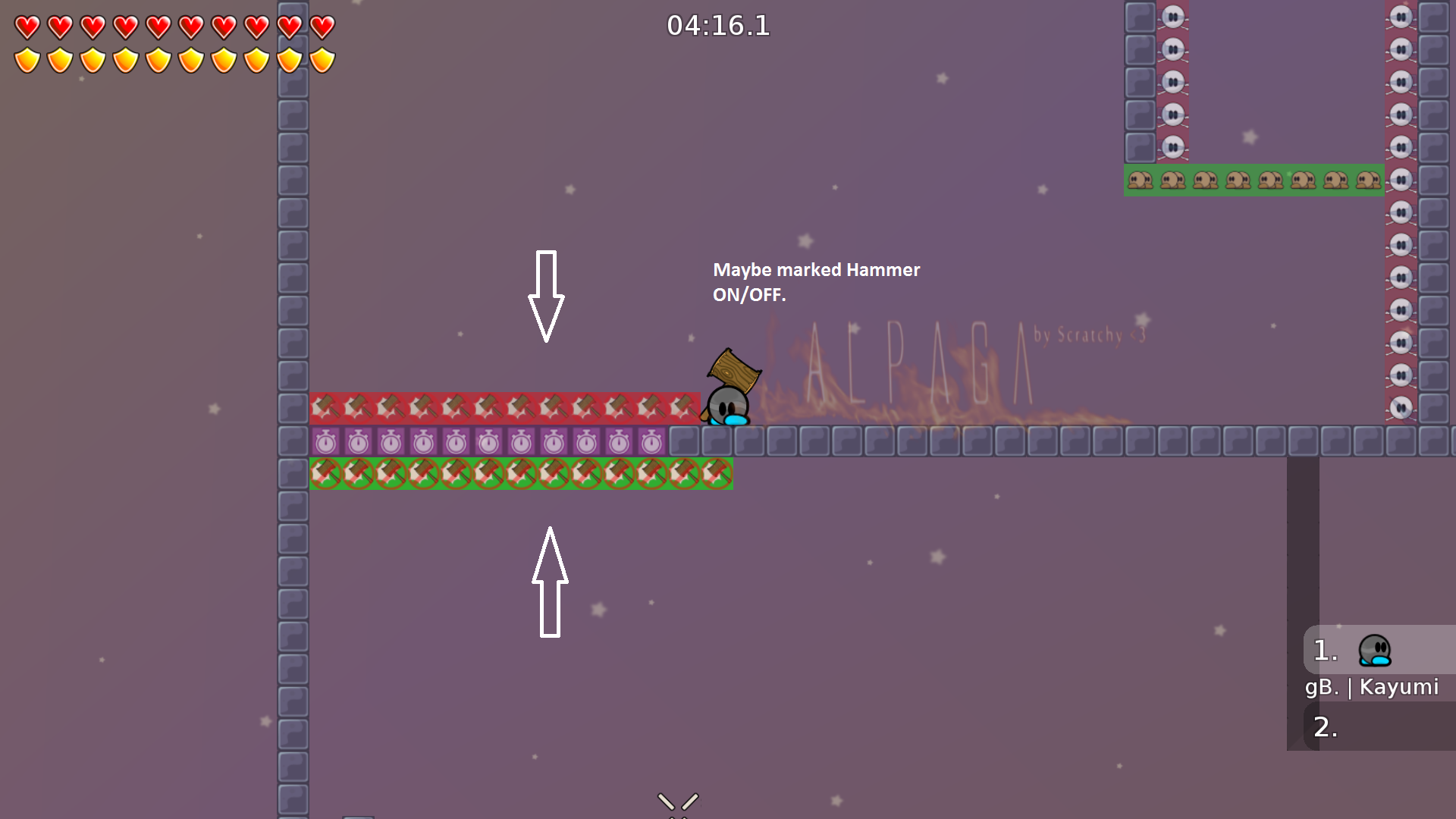
Task: Click the race timer showing 04:16.1
Action: click(718, 27)
